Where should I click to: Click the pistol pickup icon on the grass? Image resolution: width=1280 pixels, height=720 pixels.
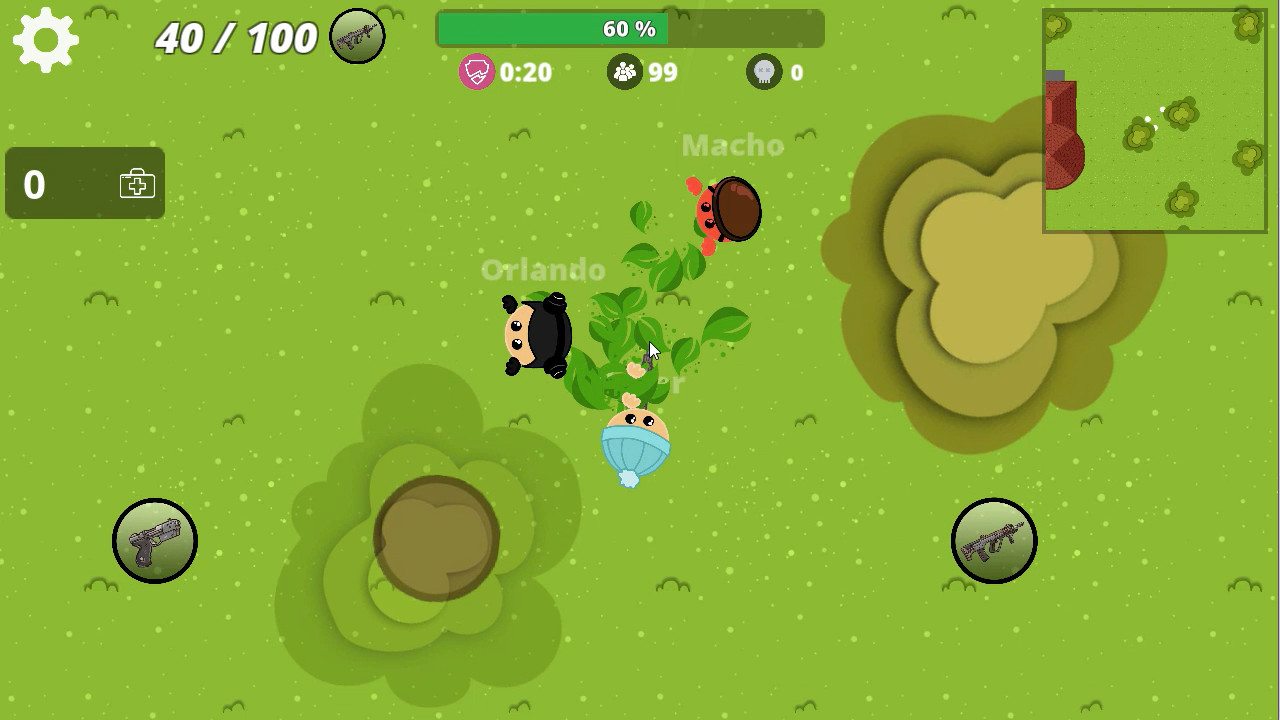pyautogui.click(x=155, y=540)
